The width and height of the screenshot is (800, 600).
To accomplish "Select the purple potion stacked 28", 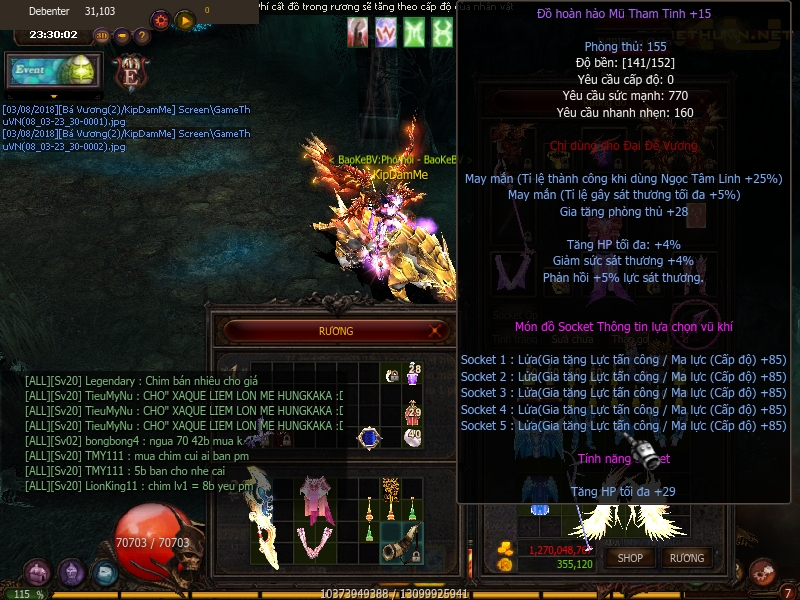I will pos(412,376).
